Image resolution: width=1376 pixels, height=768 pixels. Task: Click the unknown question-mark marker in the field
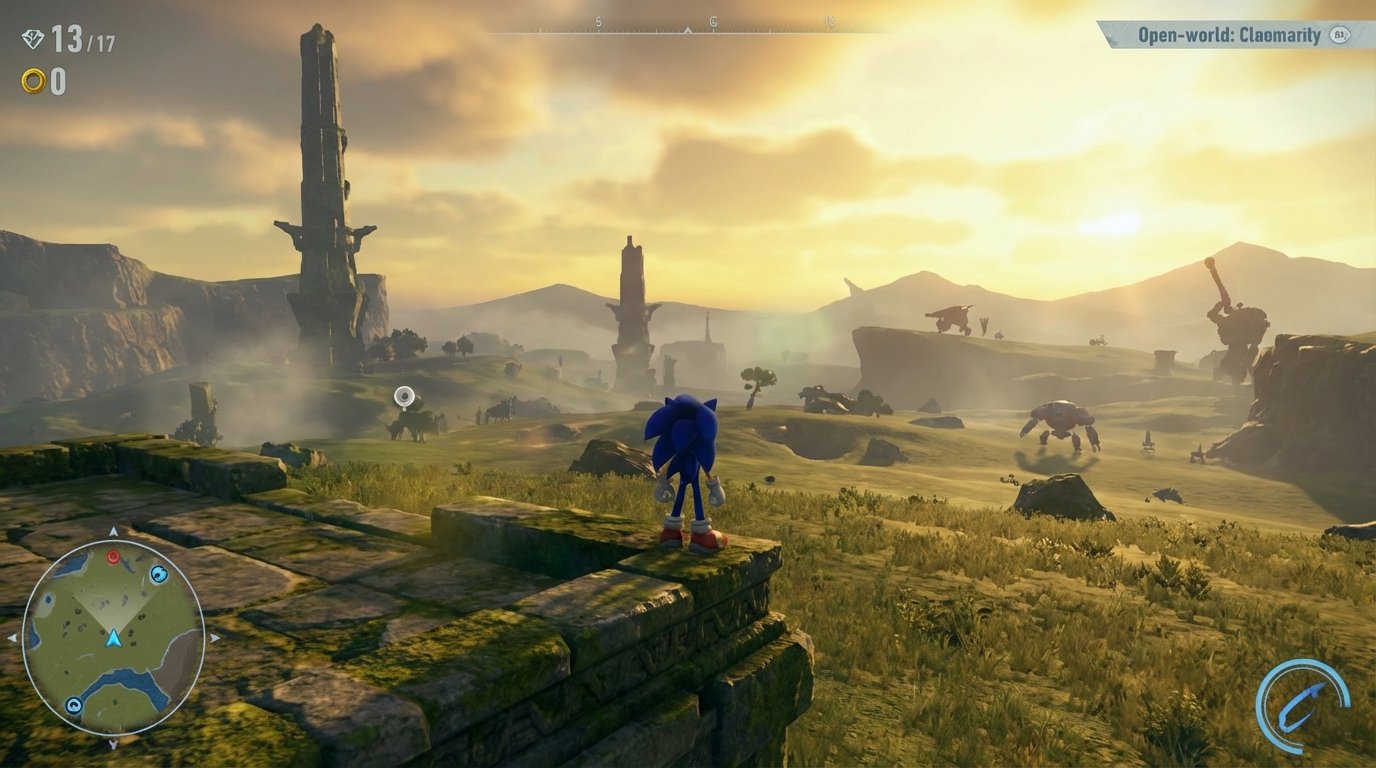pos(404,398)
